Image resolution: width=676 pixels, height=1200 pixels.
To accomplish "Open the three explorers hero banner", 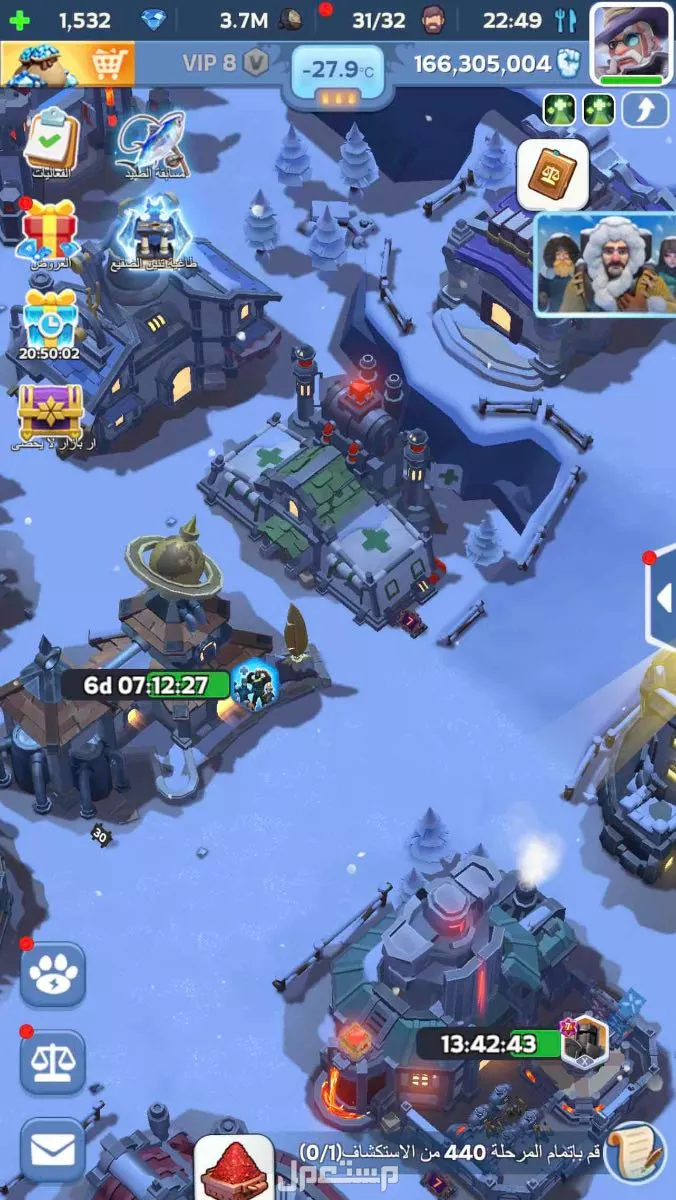I will [604, 263].
